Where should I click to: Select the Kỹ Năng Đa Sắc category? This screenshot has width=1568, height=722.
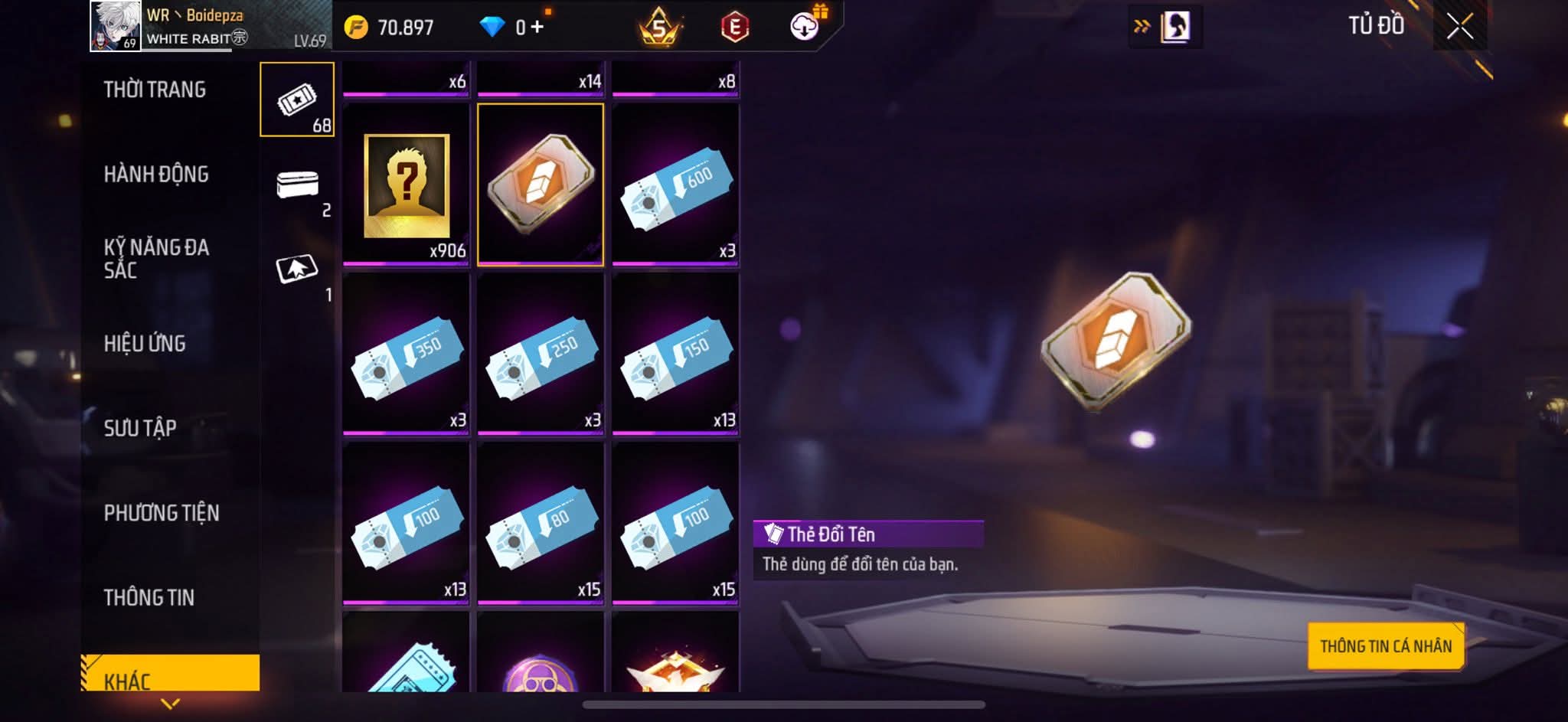(156, 259)
